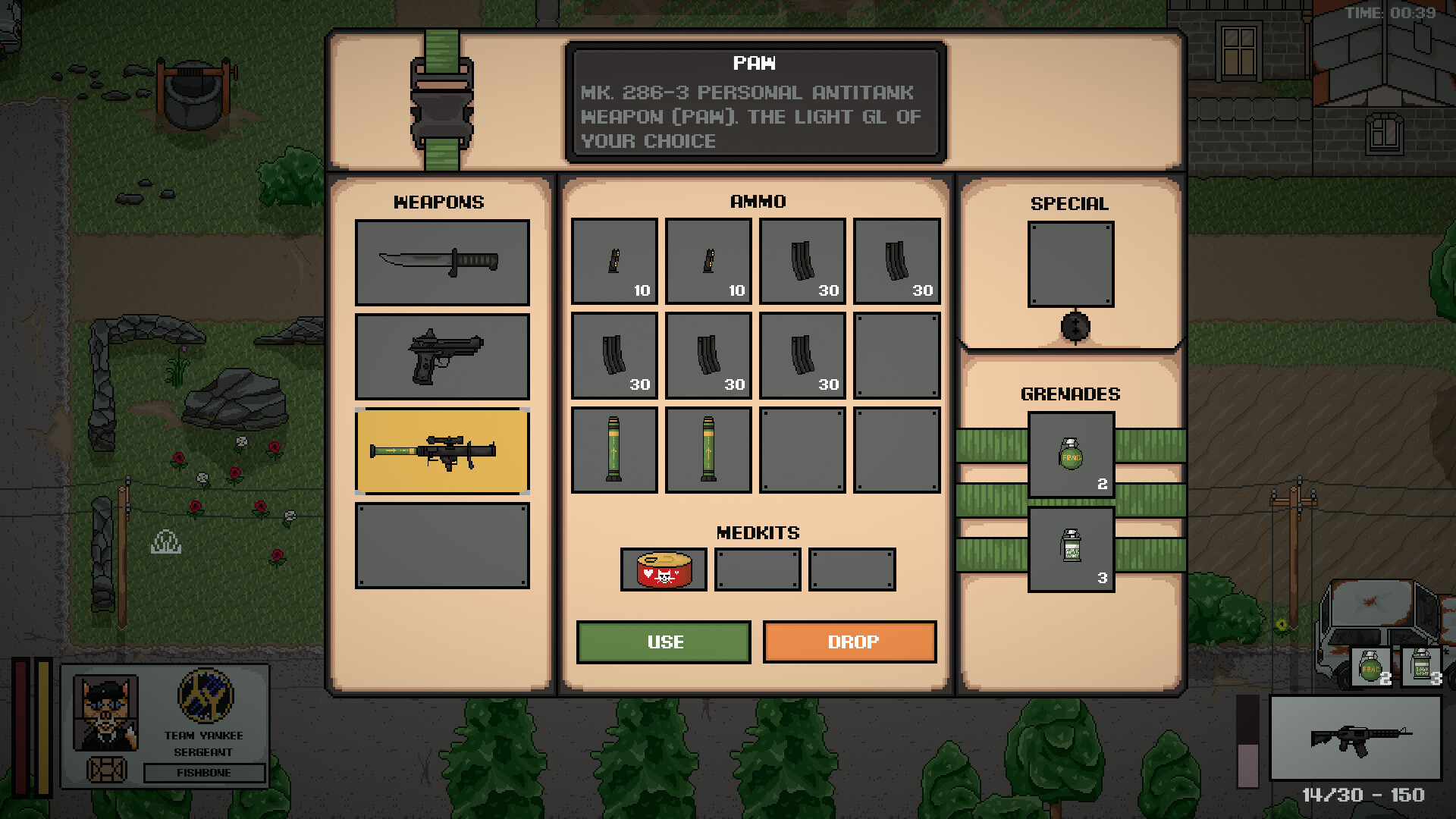Click the highlighted PAW rocket launcher
Image resolution: width=1456 pixels, height=819 pixels.
pyautogui.click(x=442, y=451)
